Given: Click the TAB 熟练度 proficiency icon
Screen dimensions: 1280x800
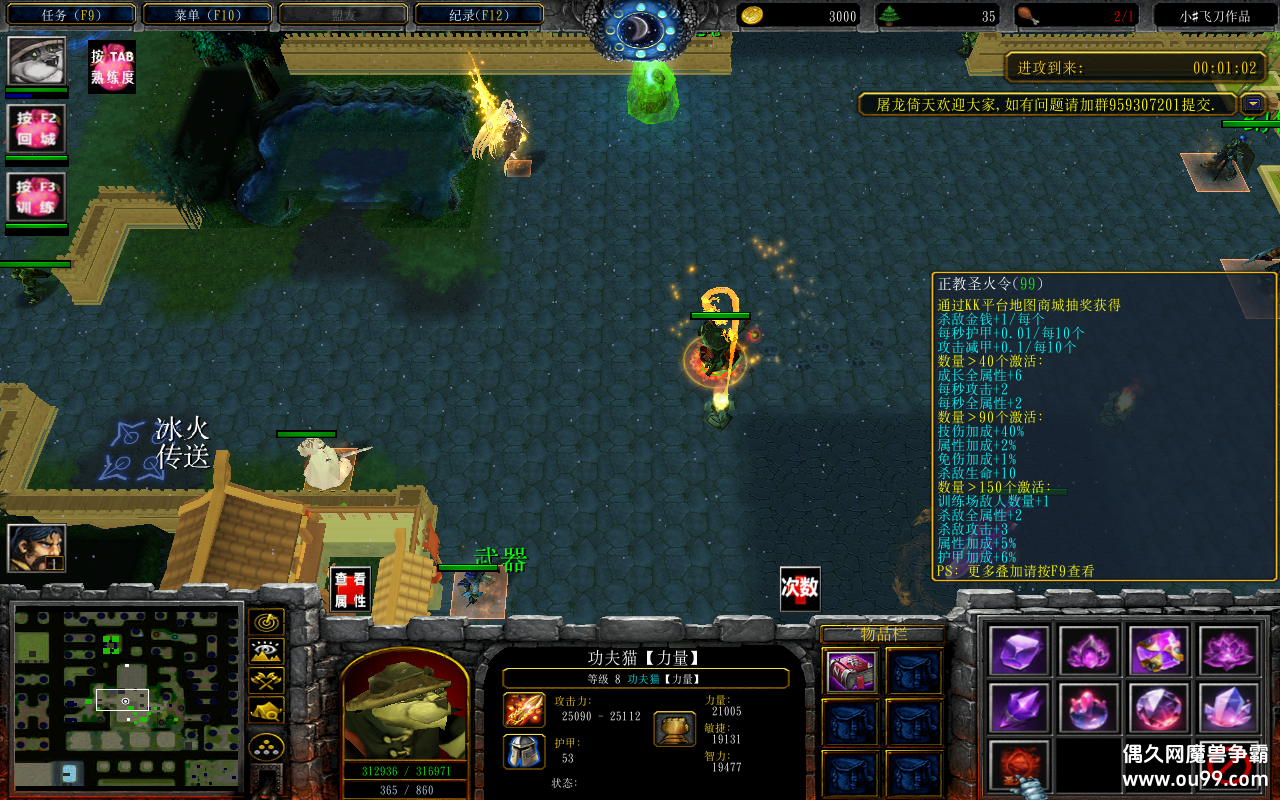Looking at the screenshot, I should point(112,67).
